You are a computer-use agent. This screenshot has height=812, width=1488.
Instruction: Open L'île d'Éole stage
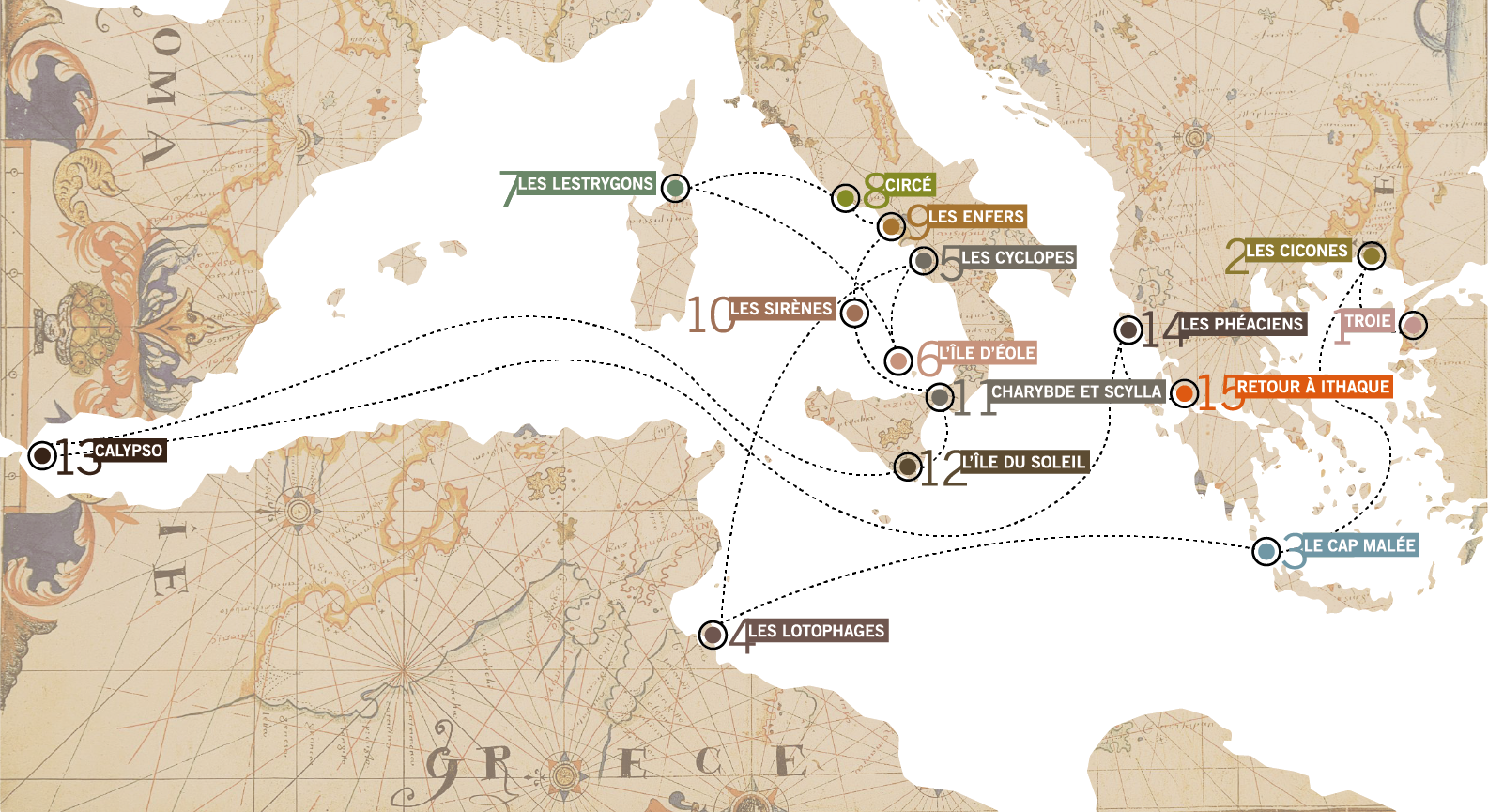click(x=898, y=360)
